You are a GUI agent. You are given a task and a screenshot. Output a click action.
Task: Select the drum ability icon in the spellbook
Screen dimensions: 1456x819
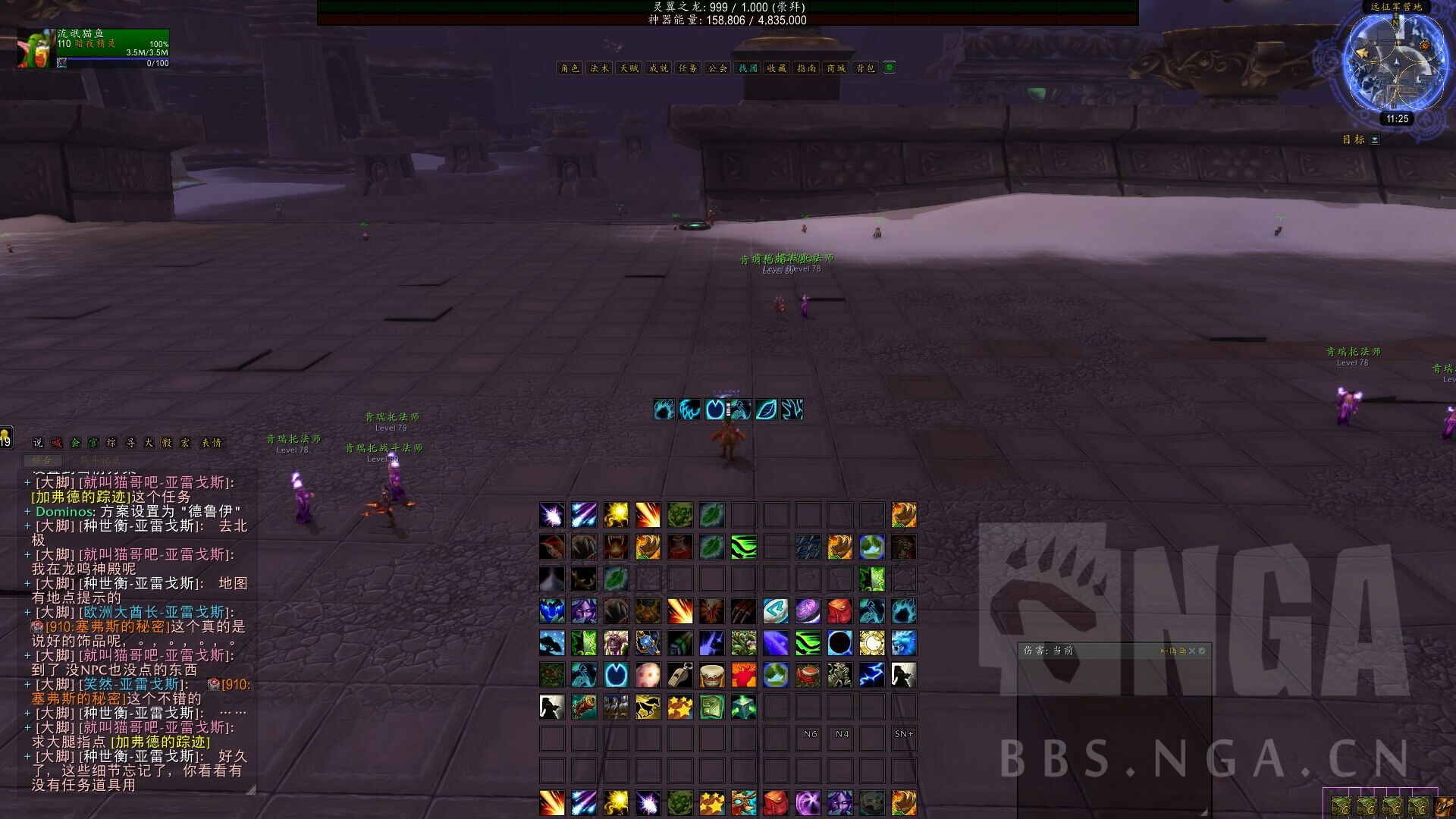[x=711, y=675]
